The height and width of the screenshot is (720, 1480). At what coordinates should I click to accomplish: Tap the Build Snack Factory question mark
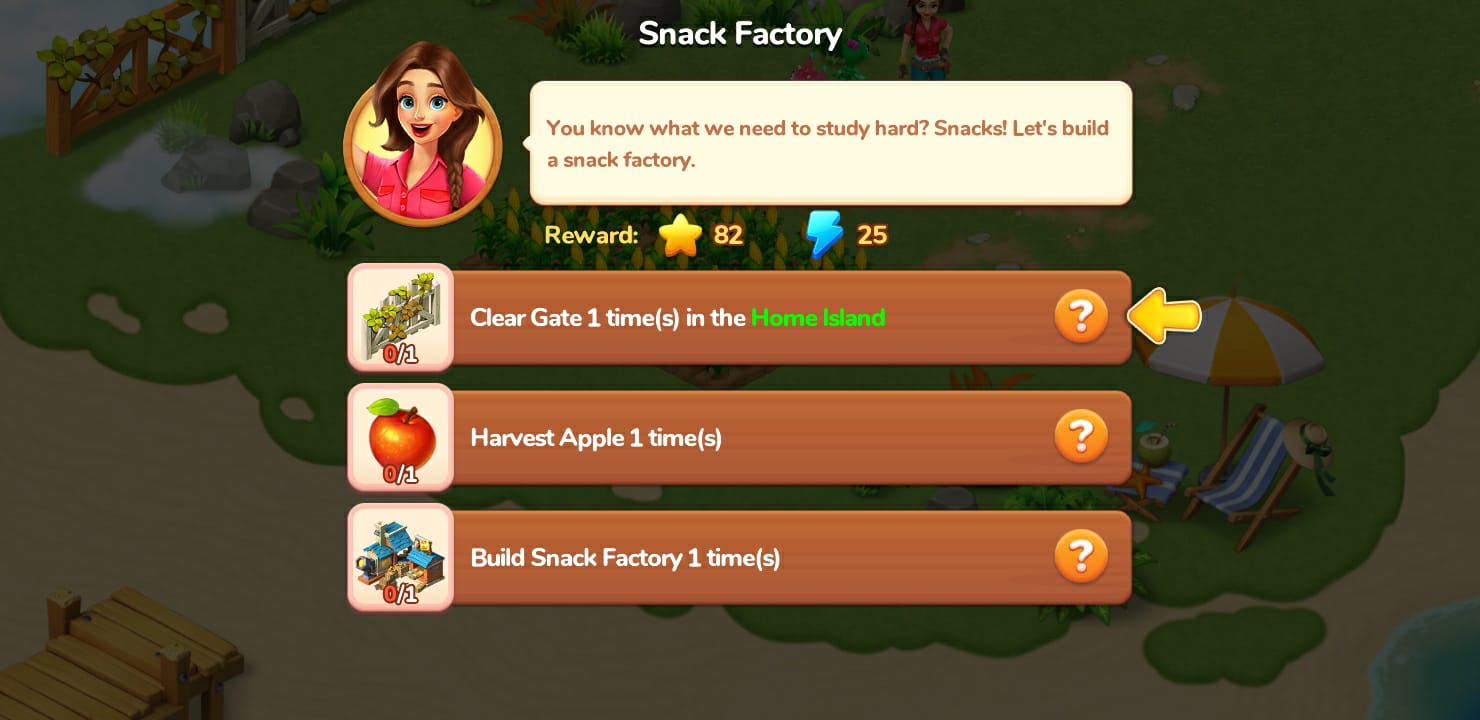point(1081,556)
